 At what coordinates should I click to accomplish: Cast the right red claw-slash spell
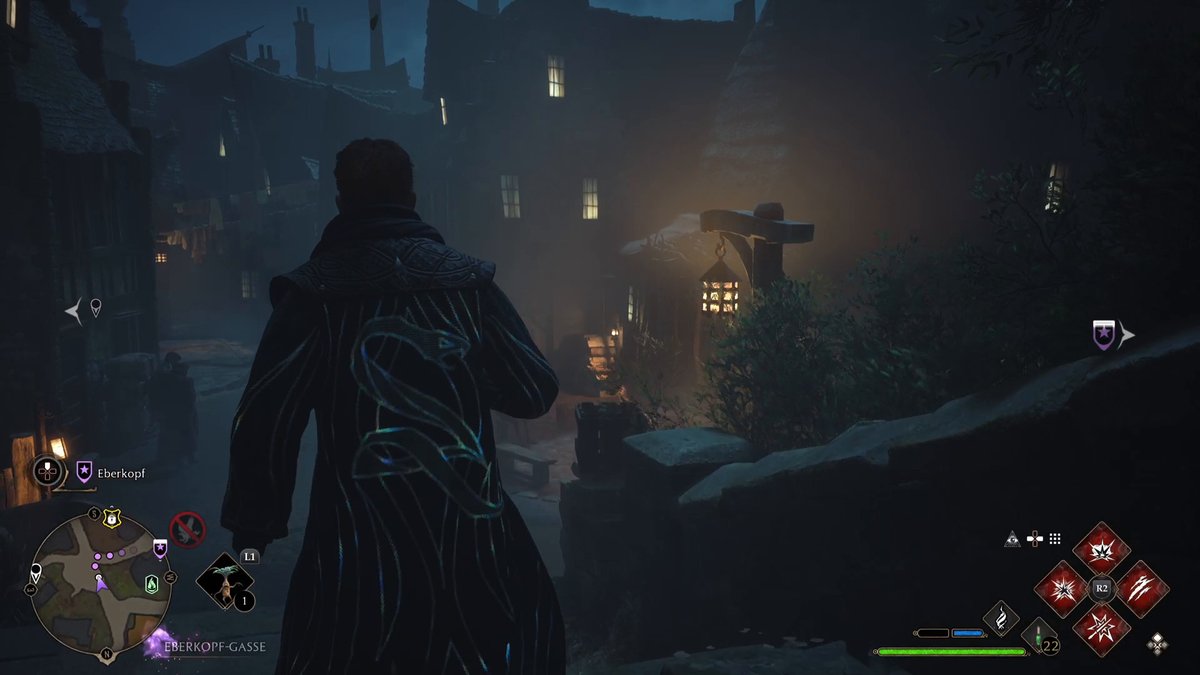coord(1140,589)
